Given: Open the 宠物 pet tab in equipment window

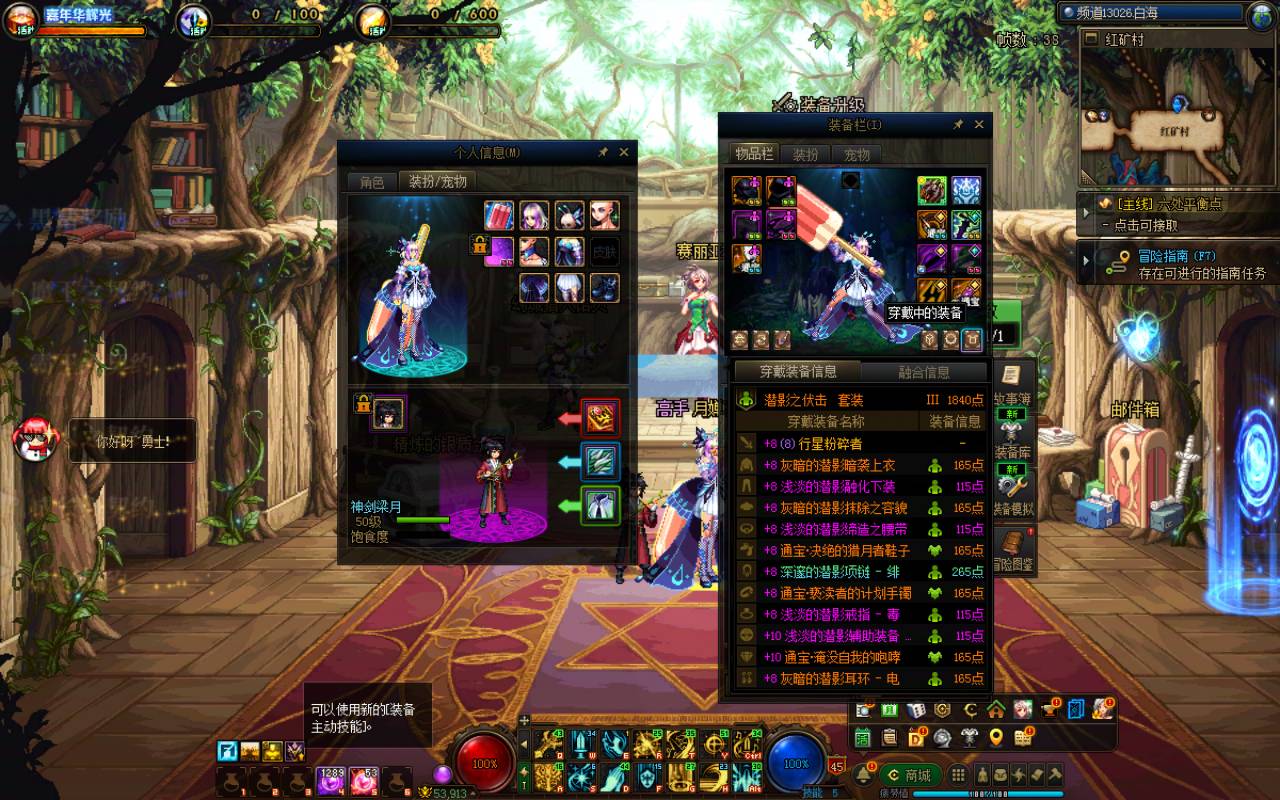Looking at the screenshot, I should 858,154.
